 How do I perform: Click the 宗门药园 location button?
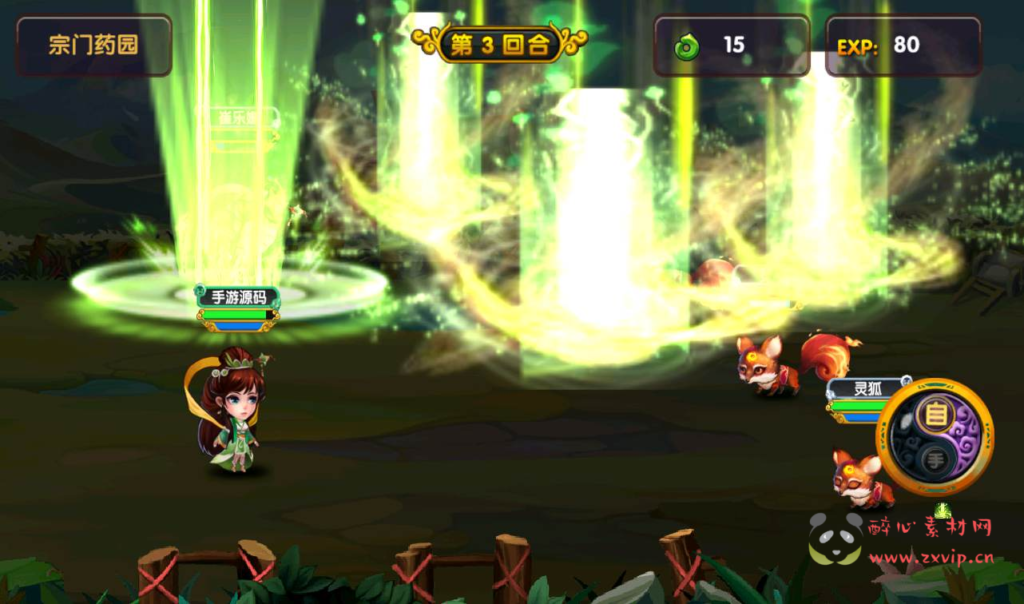(94, 45)
